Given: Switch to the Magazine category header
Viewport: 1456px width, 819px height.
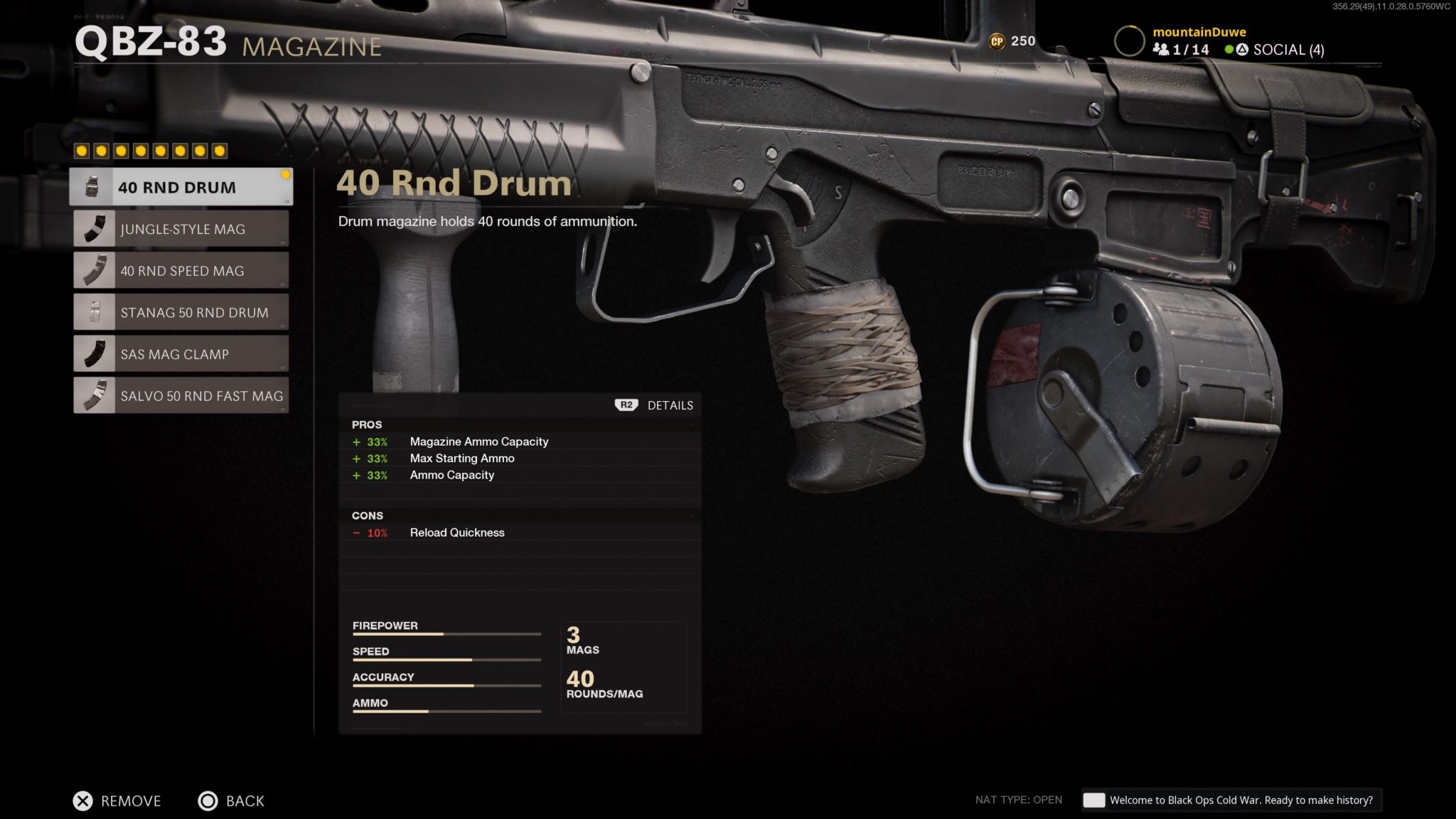Looking at the screenshot, I should pos(311,48).
